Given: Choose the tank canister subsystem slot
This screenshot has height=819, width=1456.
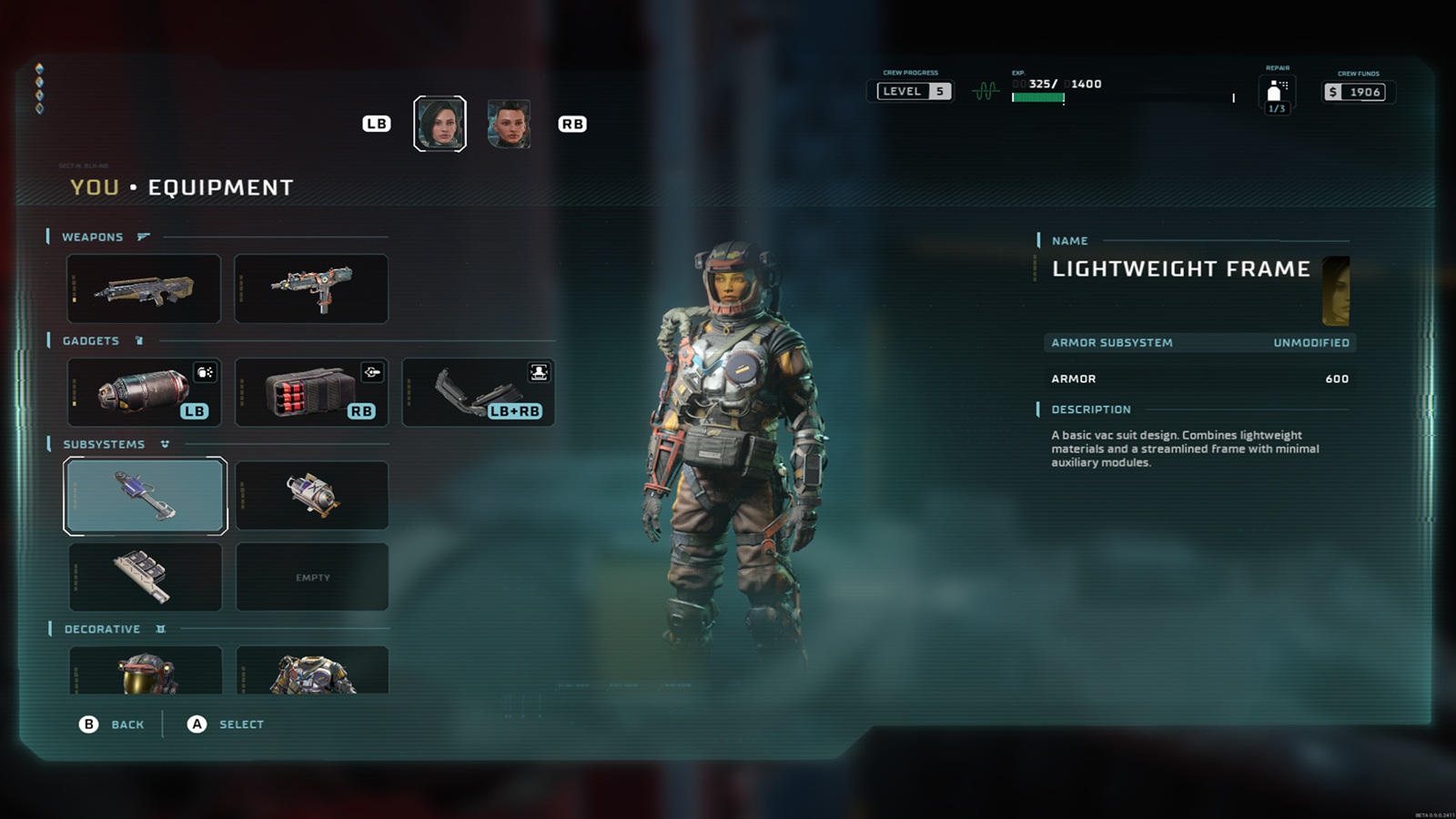Looking at the screenshot, I should 312,495.
